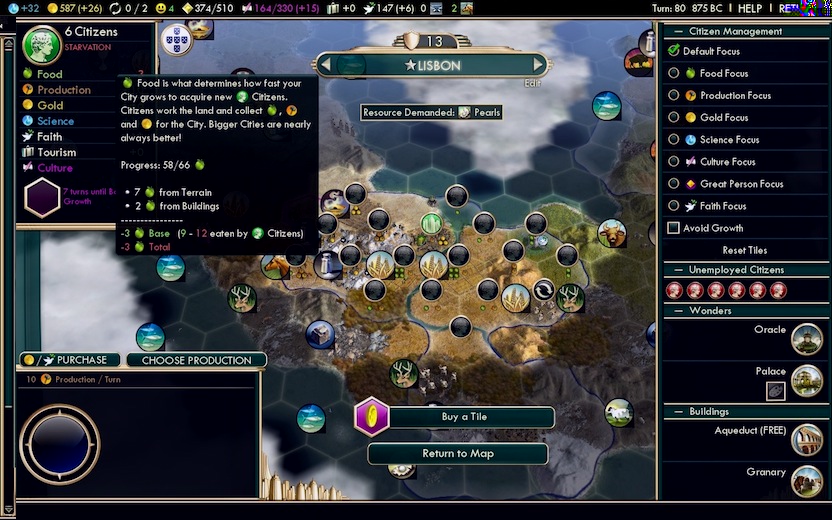Click Buy a Tile
832x520 pixels.
tap(464, 417)
